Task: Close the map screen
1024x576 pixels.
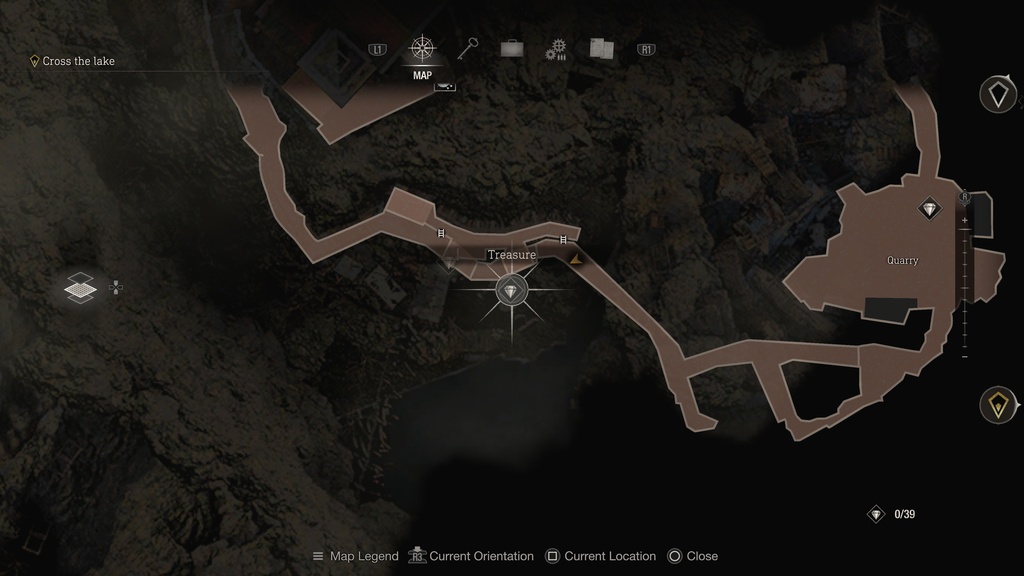Action: 692,556
